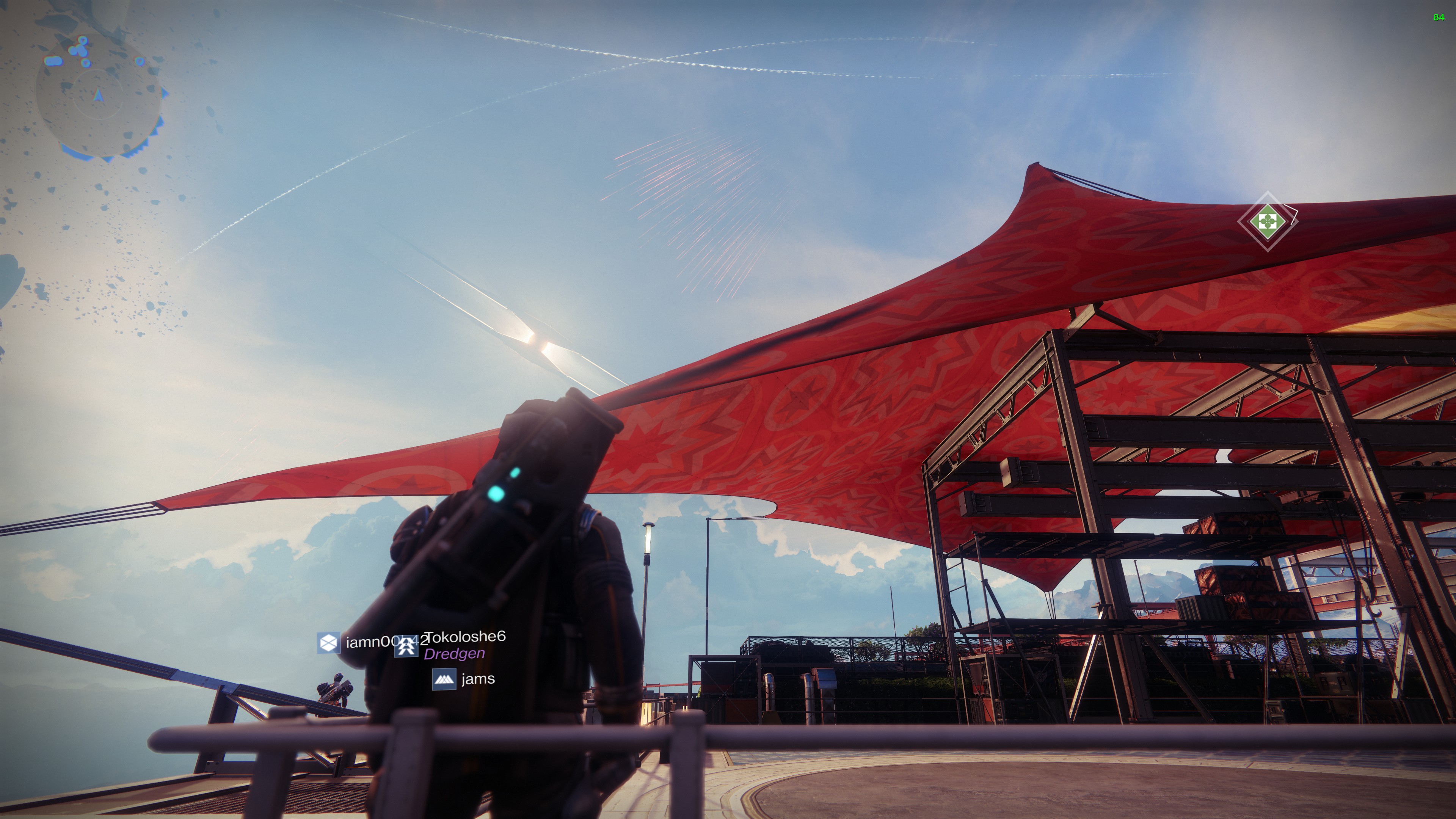1456x819 pixels.
Task: Select the green diamond vendor waypoint marker
Action: pos(1267,220)
